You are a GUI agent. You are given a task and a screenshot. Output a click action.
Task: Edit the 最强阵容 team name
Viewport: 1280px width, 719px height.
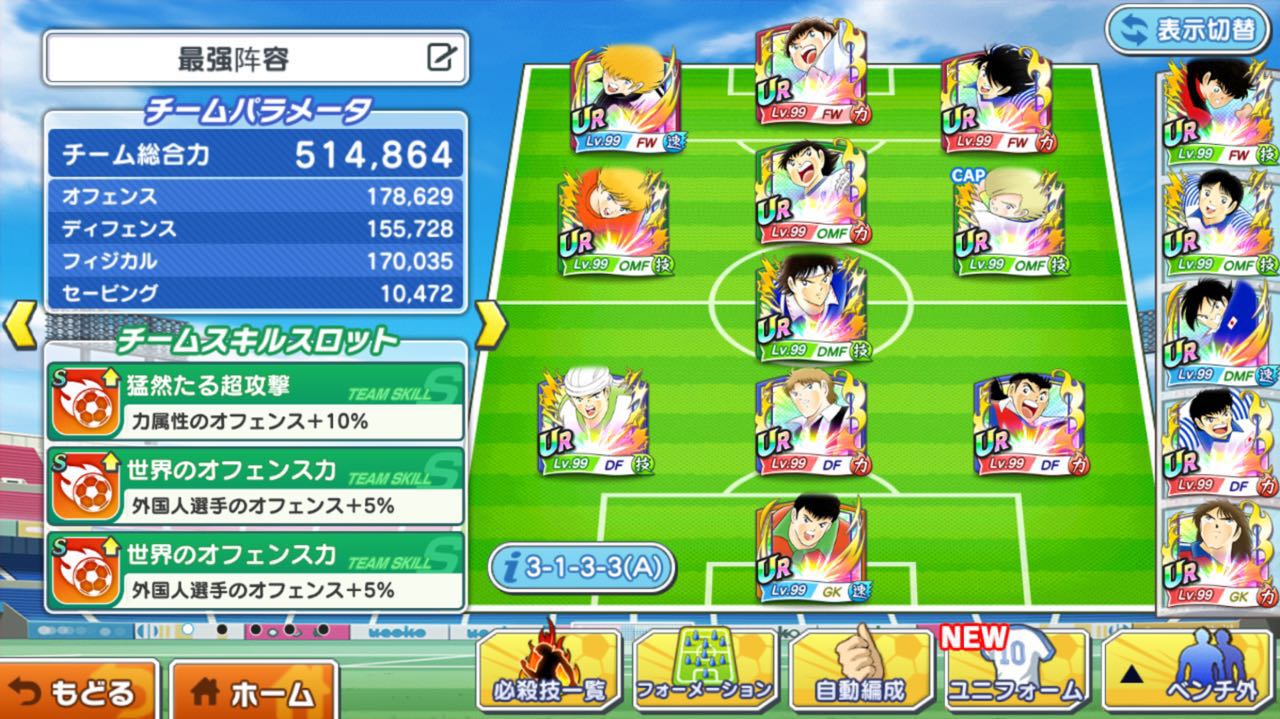[x=441, y=58]
